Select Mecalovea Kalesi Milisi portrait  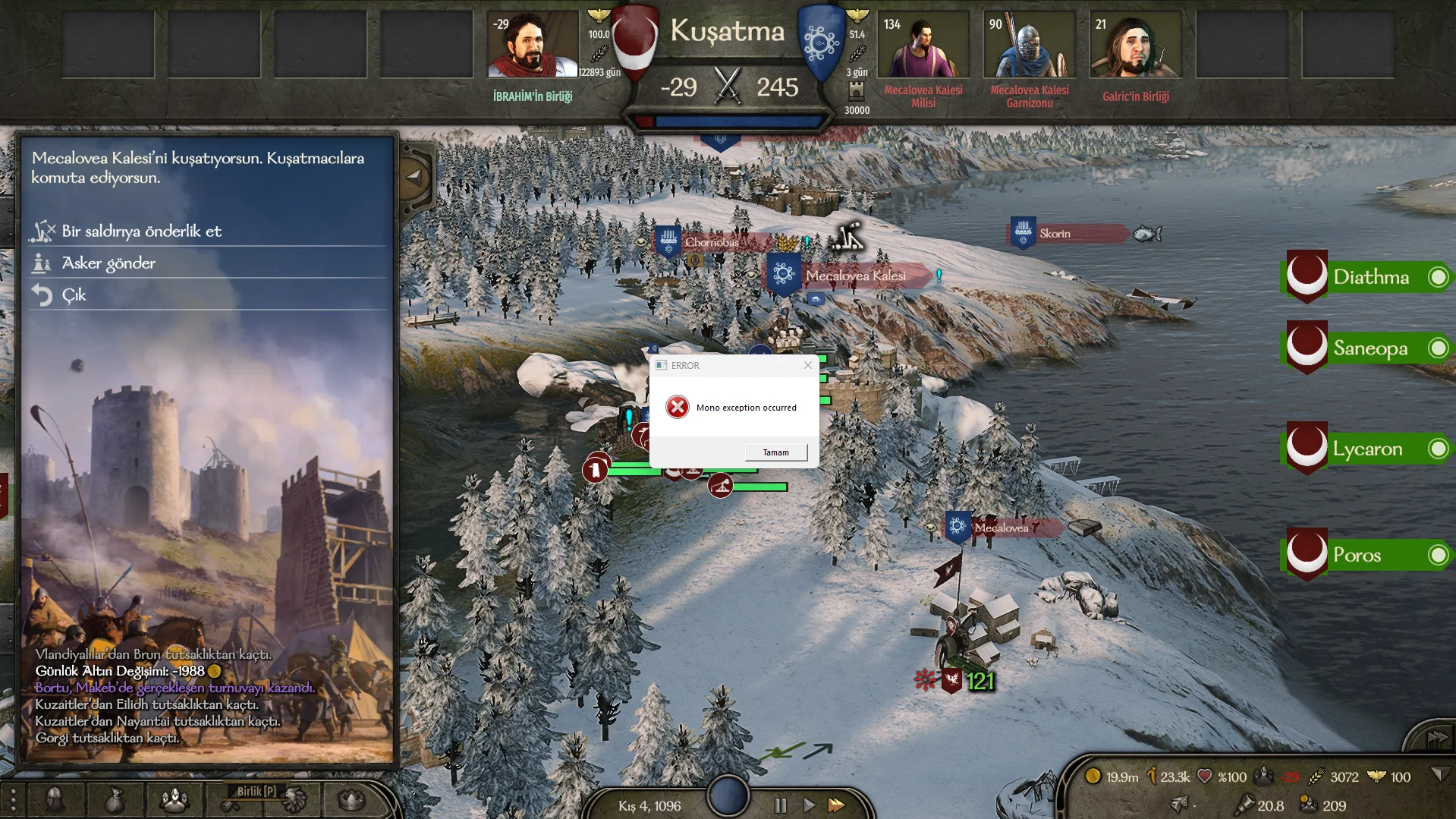pyautogui.click(x=923, y=44)
